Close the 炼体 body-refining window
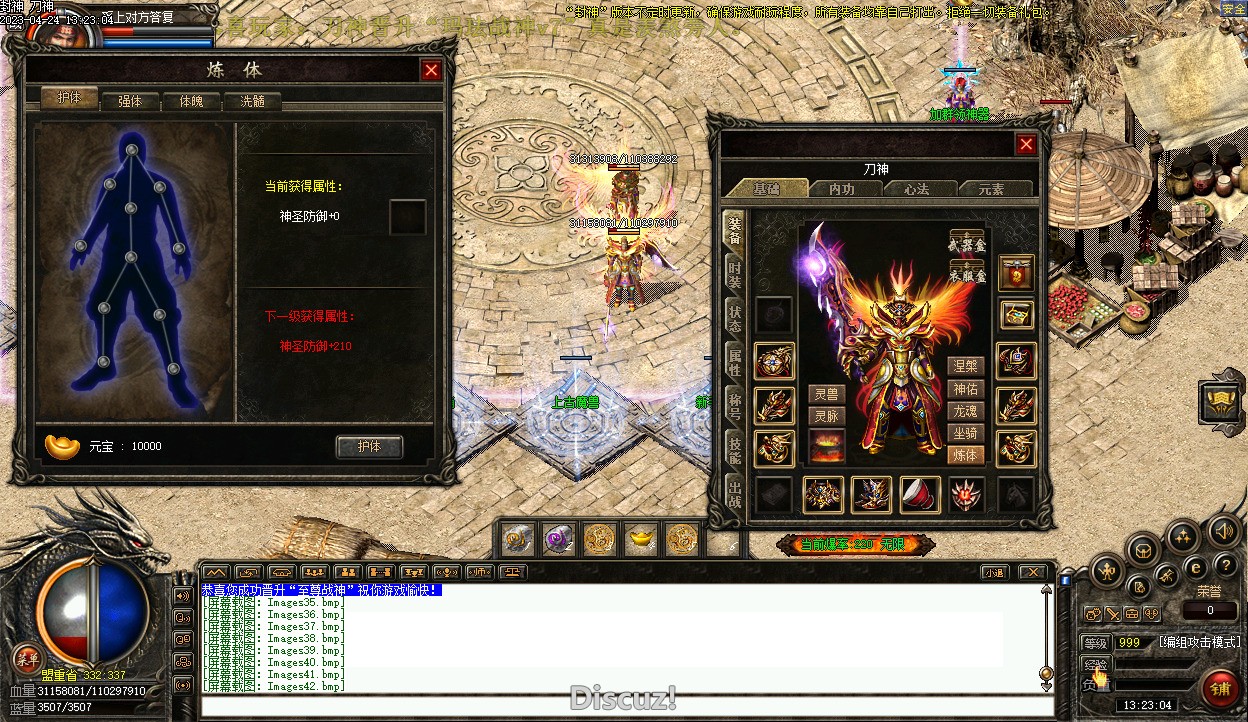The image size is (1248, 722). point(431,70)
